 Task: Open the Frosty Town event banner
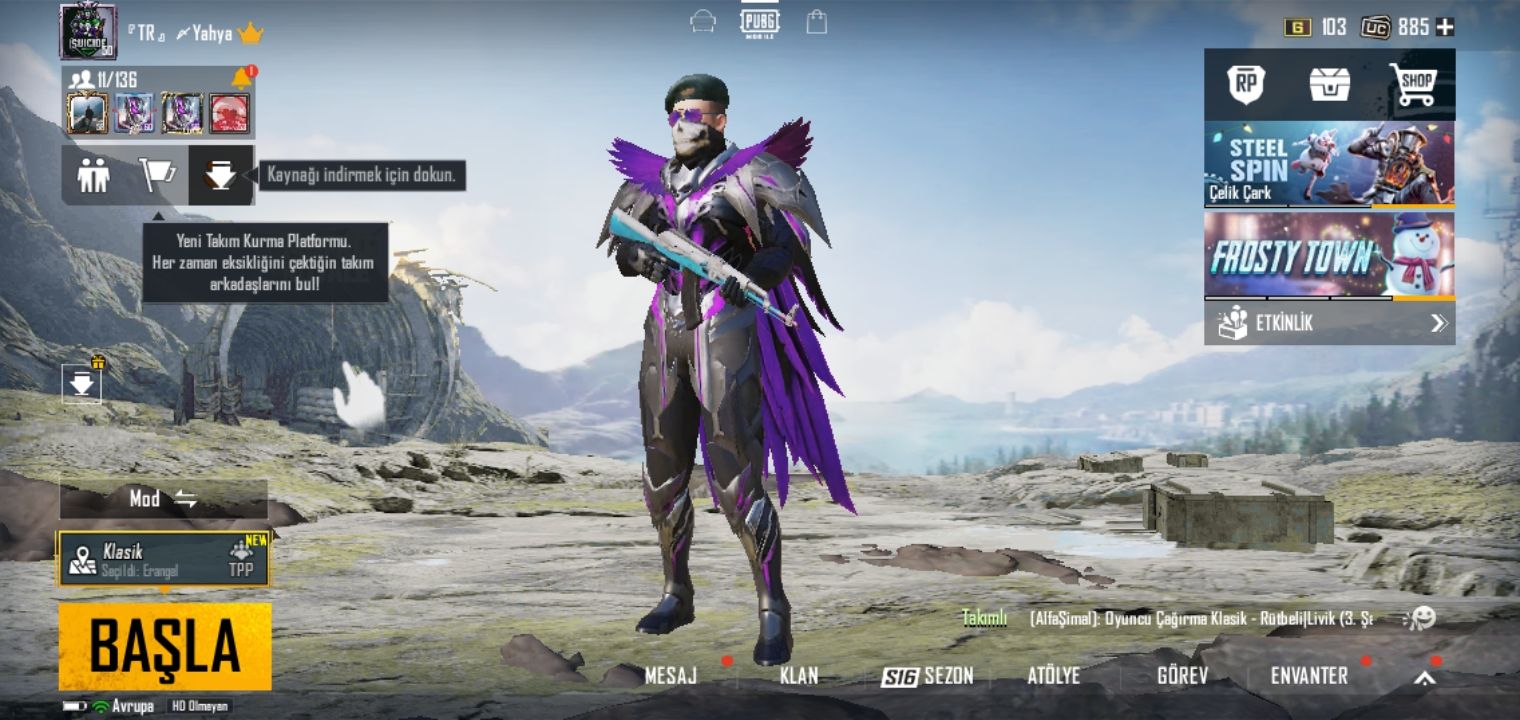pyautogui.click(x=1329, y=255)
